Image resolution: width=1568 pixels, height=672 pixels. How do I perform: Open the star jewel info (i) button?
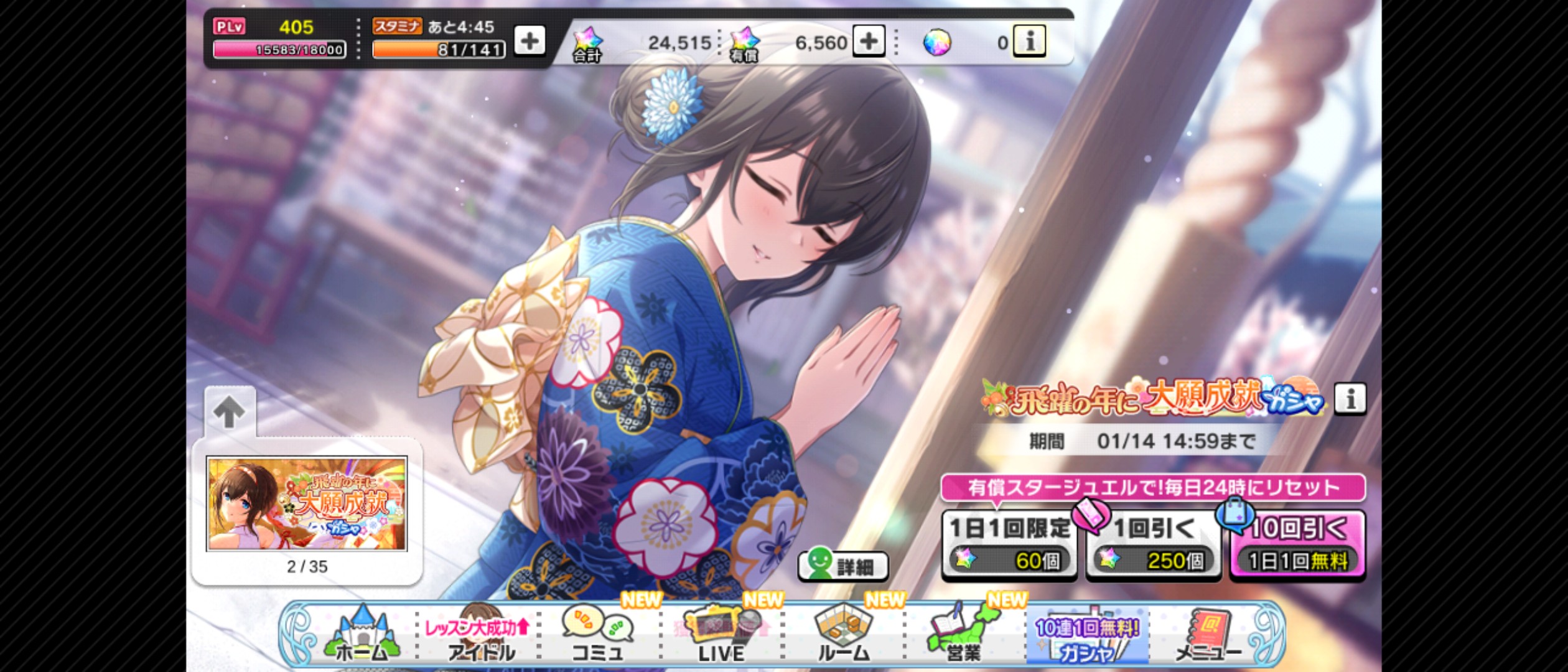tap(1029, 42)
